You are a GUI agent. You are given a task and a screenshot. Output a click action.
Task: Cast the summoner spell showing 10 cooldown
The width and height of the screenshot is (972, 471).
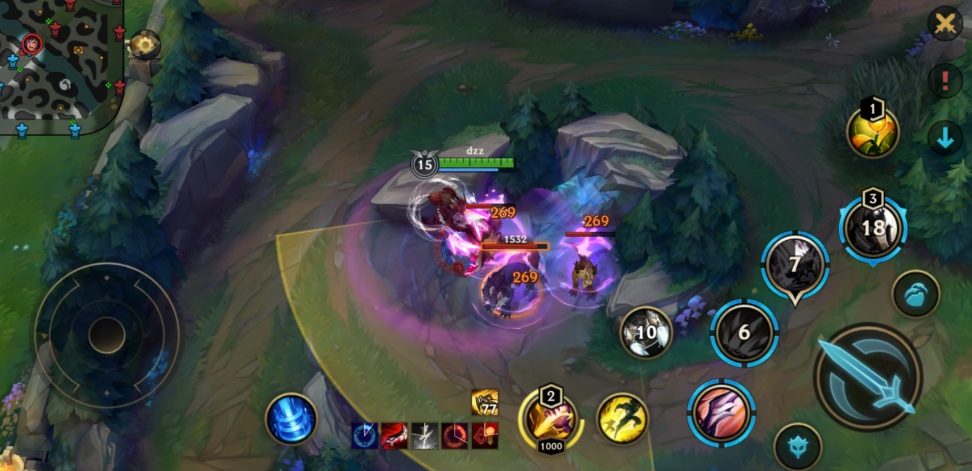pos(646,333)
